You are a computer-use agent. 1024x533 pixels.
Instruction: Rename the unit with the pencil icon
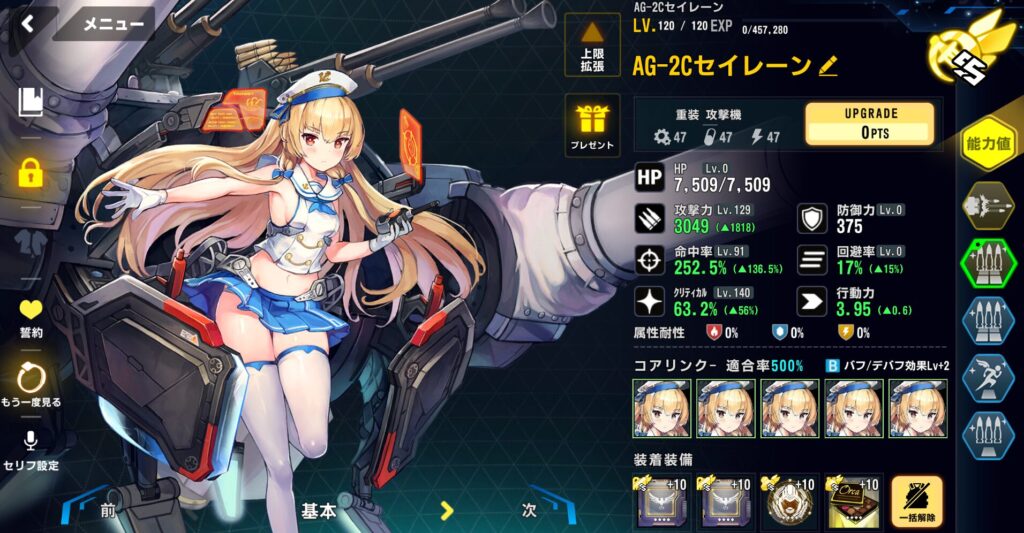pyautogui.click(x=828, y=66)
